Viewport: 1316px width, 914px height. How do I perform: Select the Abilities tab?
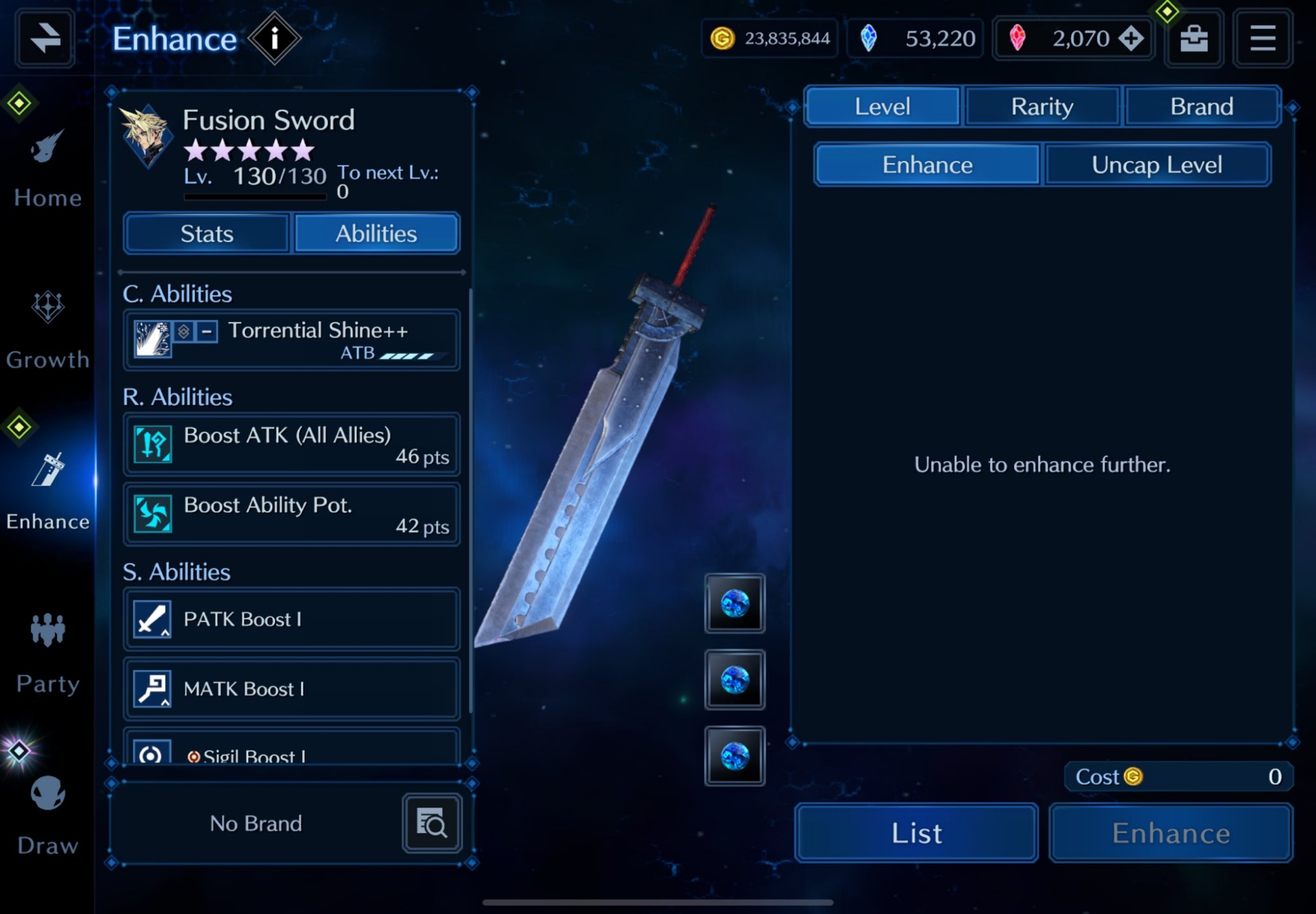pyautogui.click(x=376, y=234)
